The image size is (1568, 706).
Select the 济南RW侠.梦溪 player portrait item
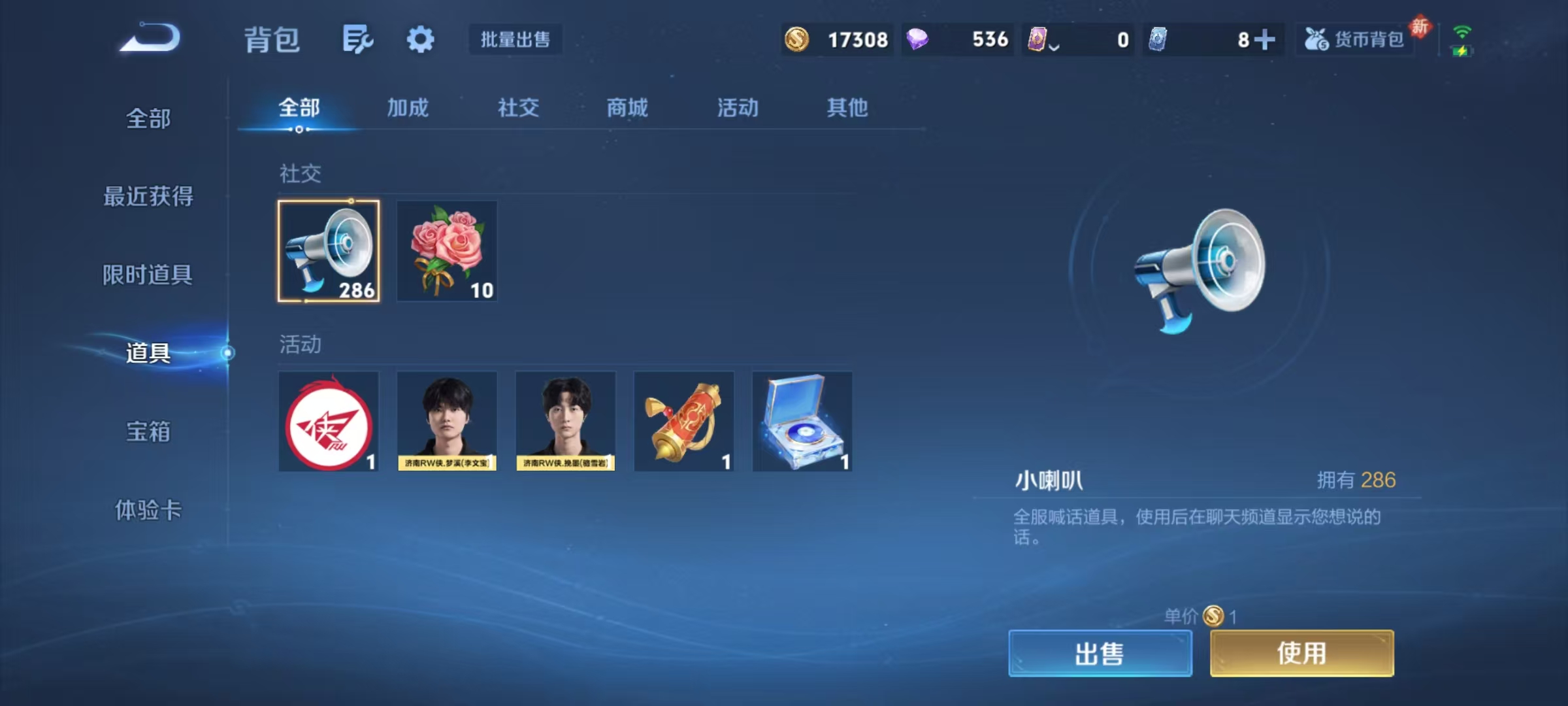(447, 422)
